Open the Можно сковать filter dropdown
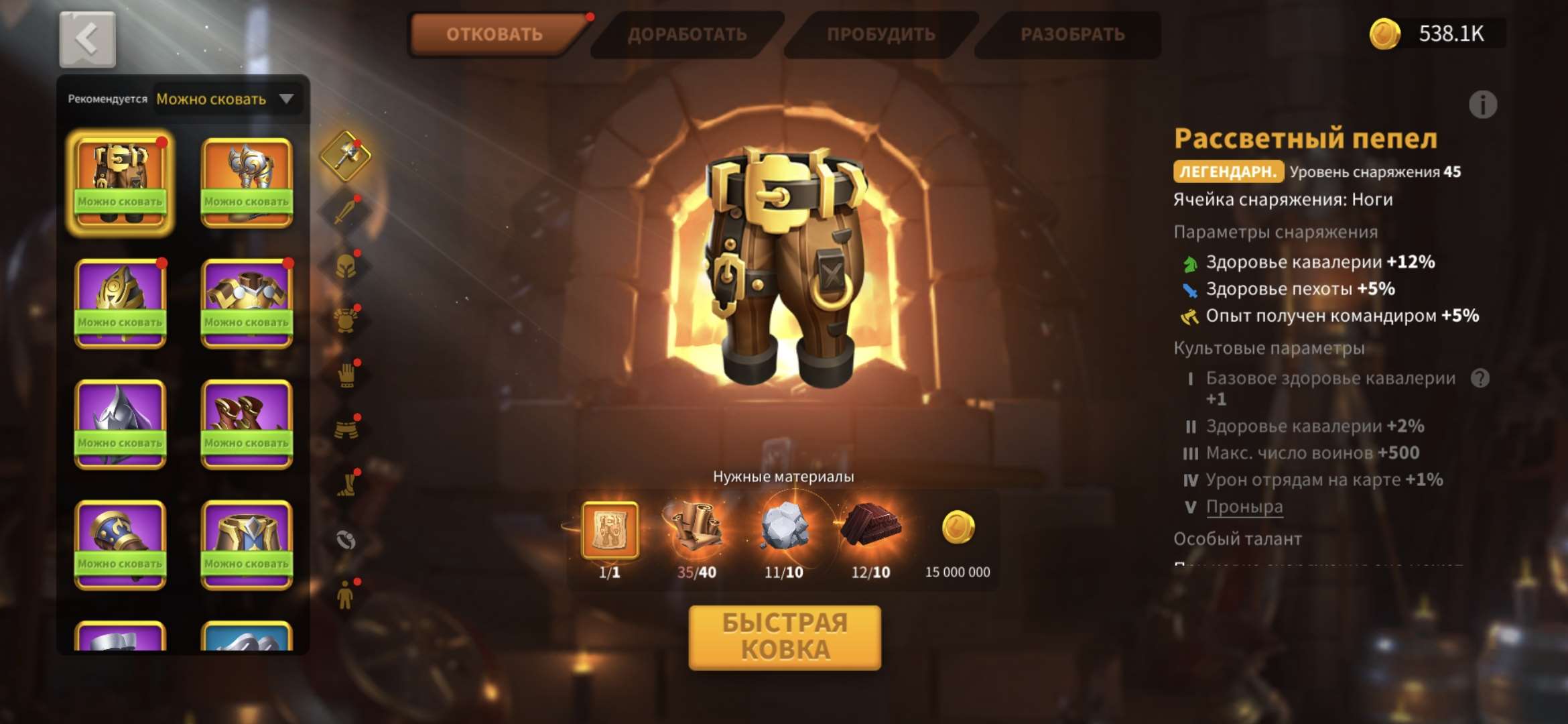1568x724 pixels. tap(224, 99)
